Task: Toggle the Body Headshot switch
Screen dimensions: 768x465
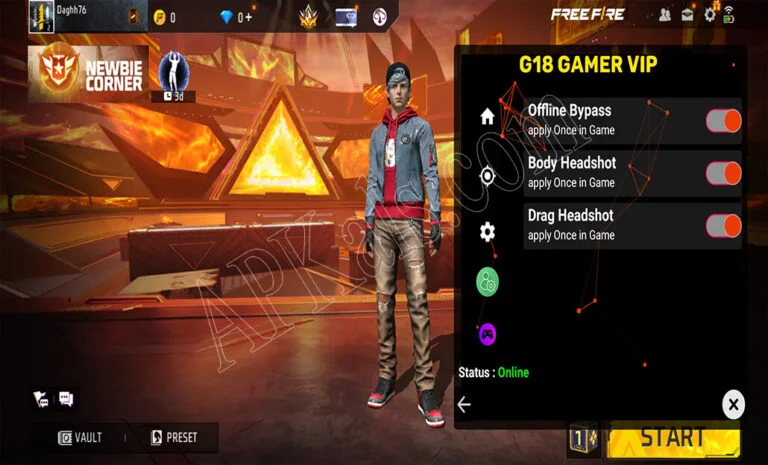Action: [723, 173]
